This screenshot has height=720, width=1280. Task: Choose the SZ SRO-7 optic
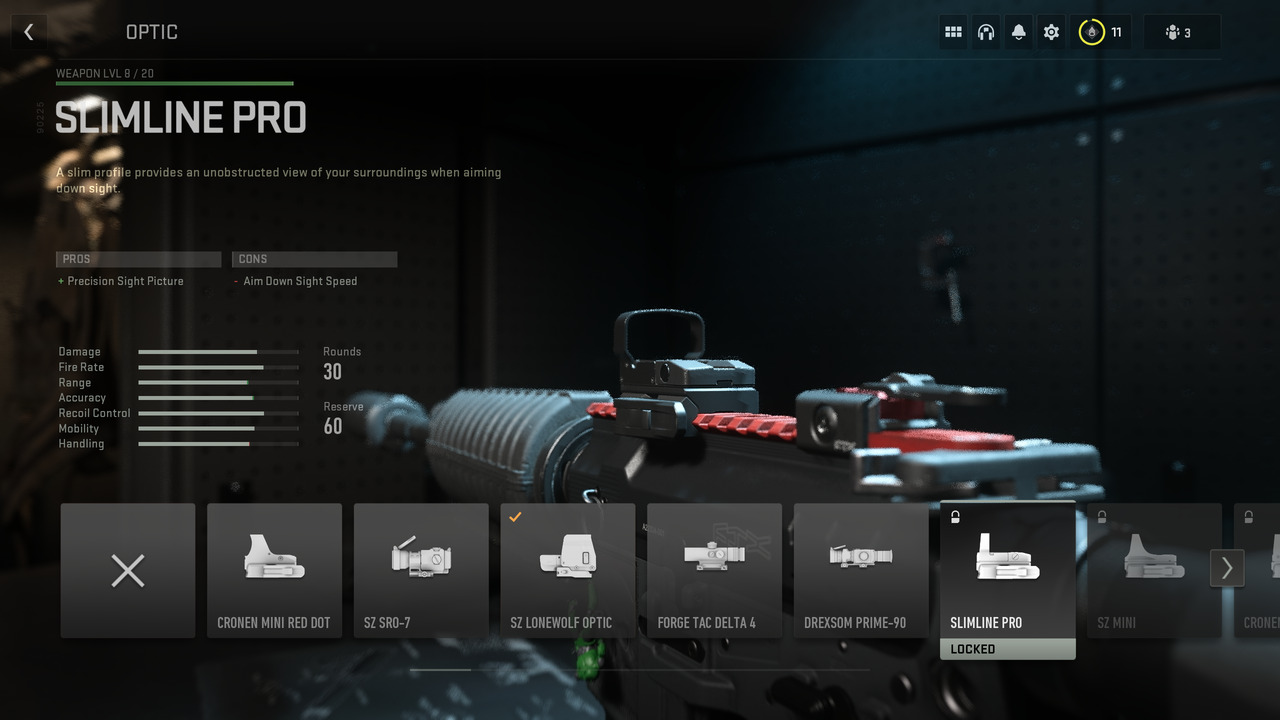(421, 571)
